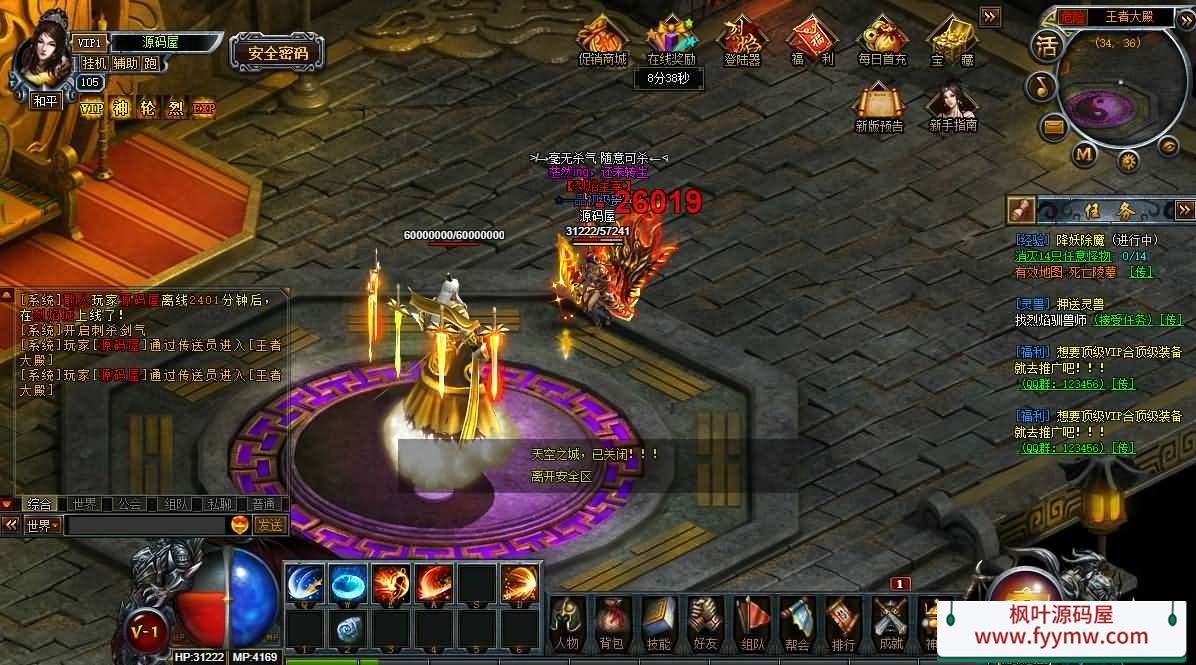Open the 世界 chat channel dropdown
Viewport: 1196px width, 665px height.
pos(42,525)
